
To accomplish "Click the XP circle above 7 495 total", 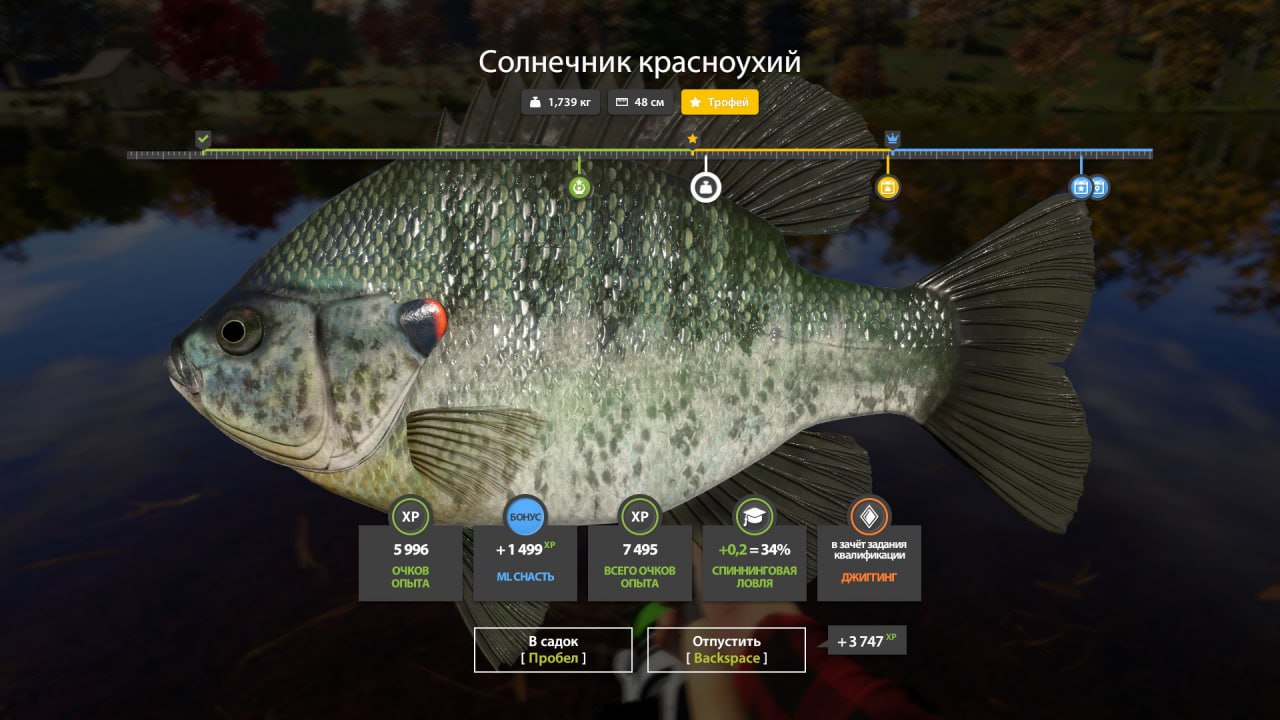I will click(639, 518).
